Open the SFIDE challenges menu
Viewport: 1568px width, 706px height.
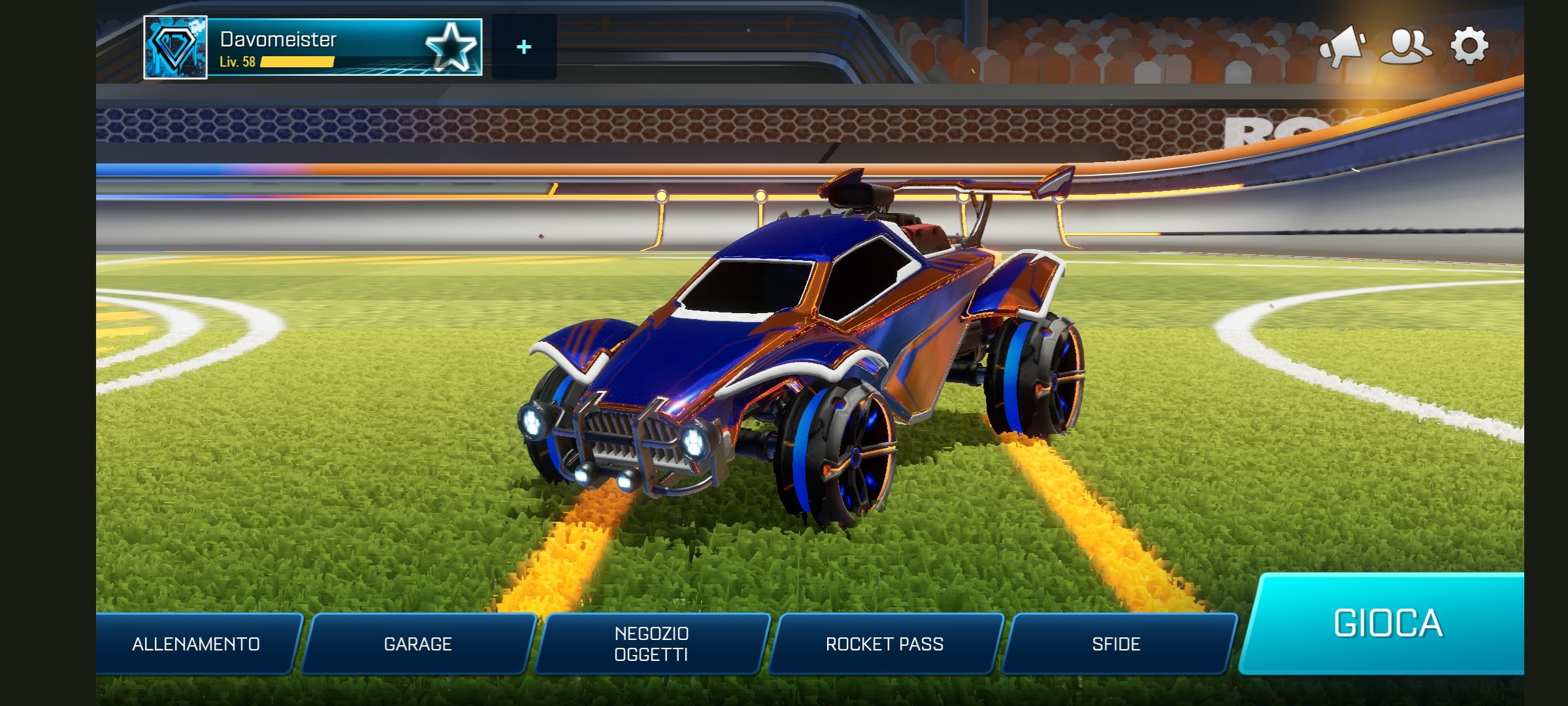pyautogui.click(x=1117, y=643)
